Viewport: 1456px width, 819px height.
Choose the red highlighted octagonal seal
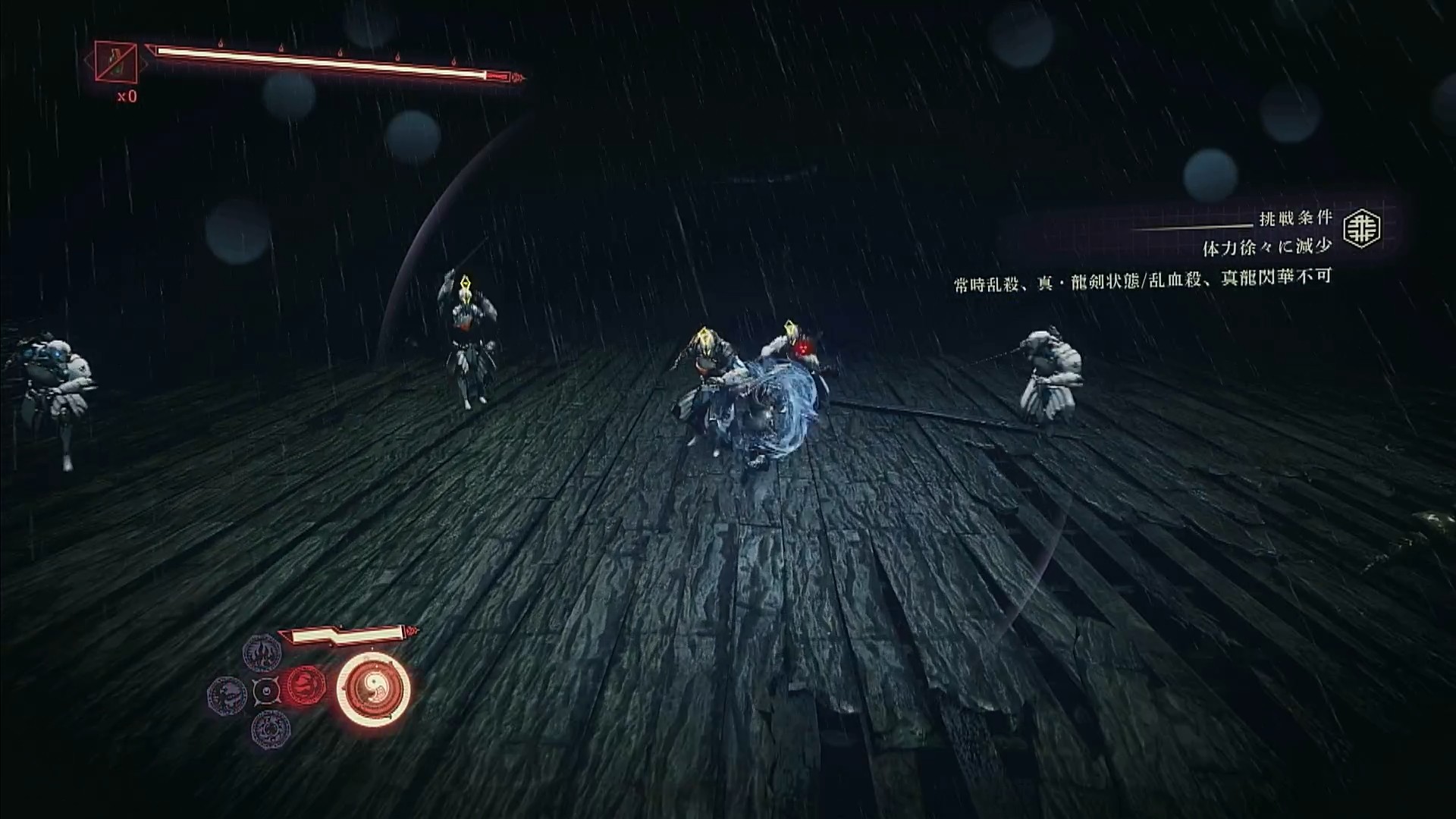point(306,687)
